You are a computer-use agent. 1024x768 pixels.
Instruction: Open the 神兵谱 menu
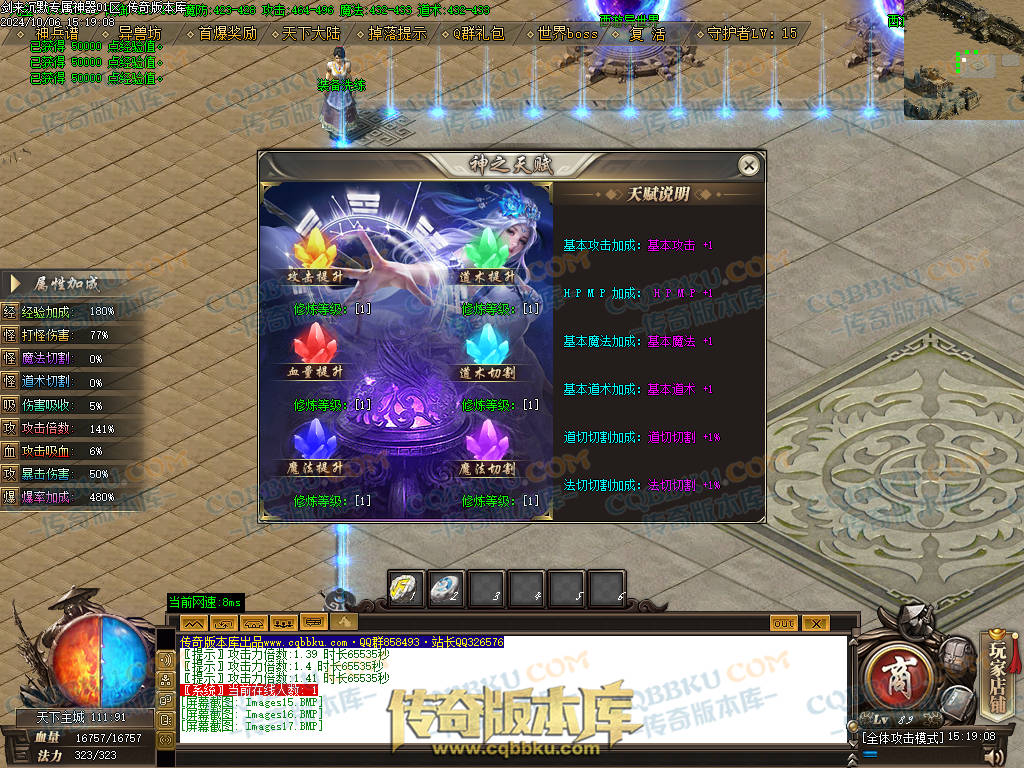(x=56, y=33)
